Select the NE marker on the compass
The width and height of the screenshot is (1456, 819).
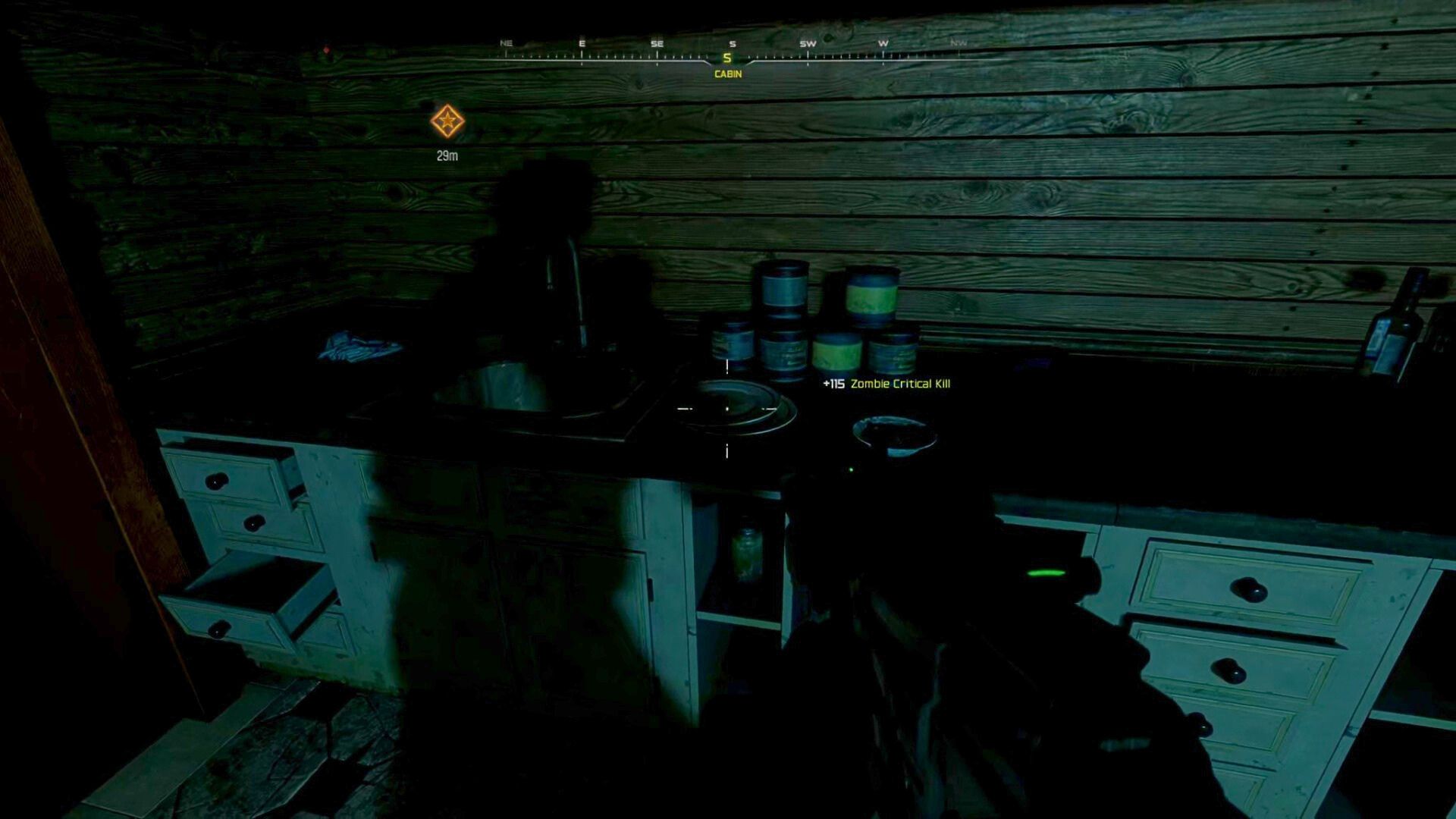(x=505, y=44)
